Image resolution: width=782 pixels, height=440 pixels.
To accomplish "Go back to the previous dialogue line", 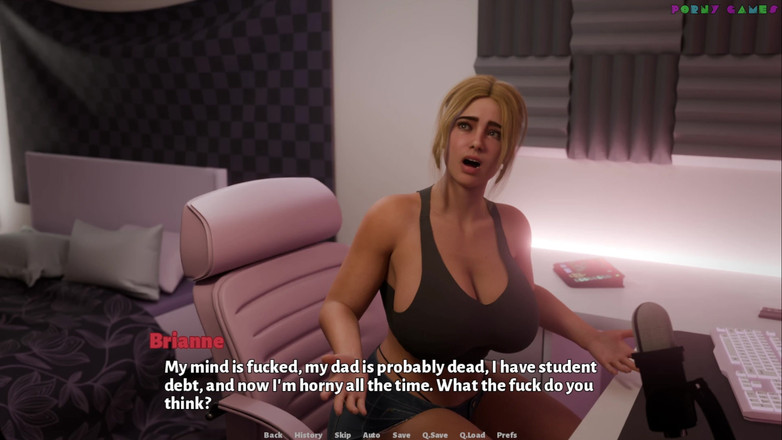I will click(273, 435).
